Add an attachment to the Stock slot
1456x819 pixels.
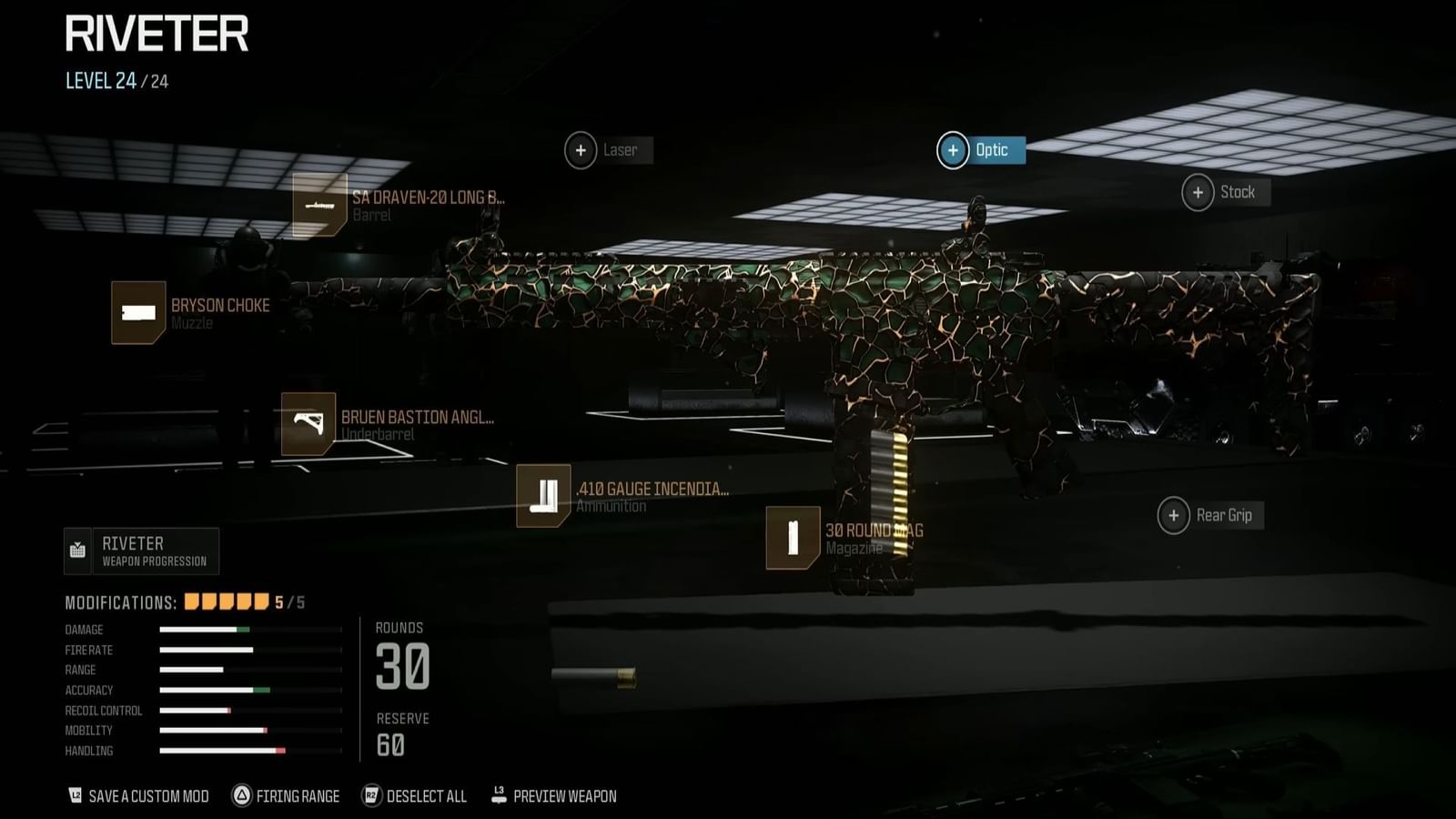coord(1200,192)
